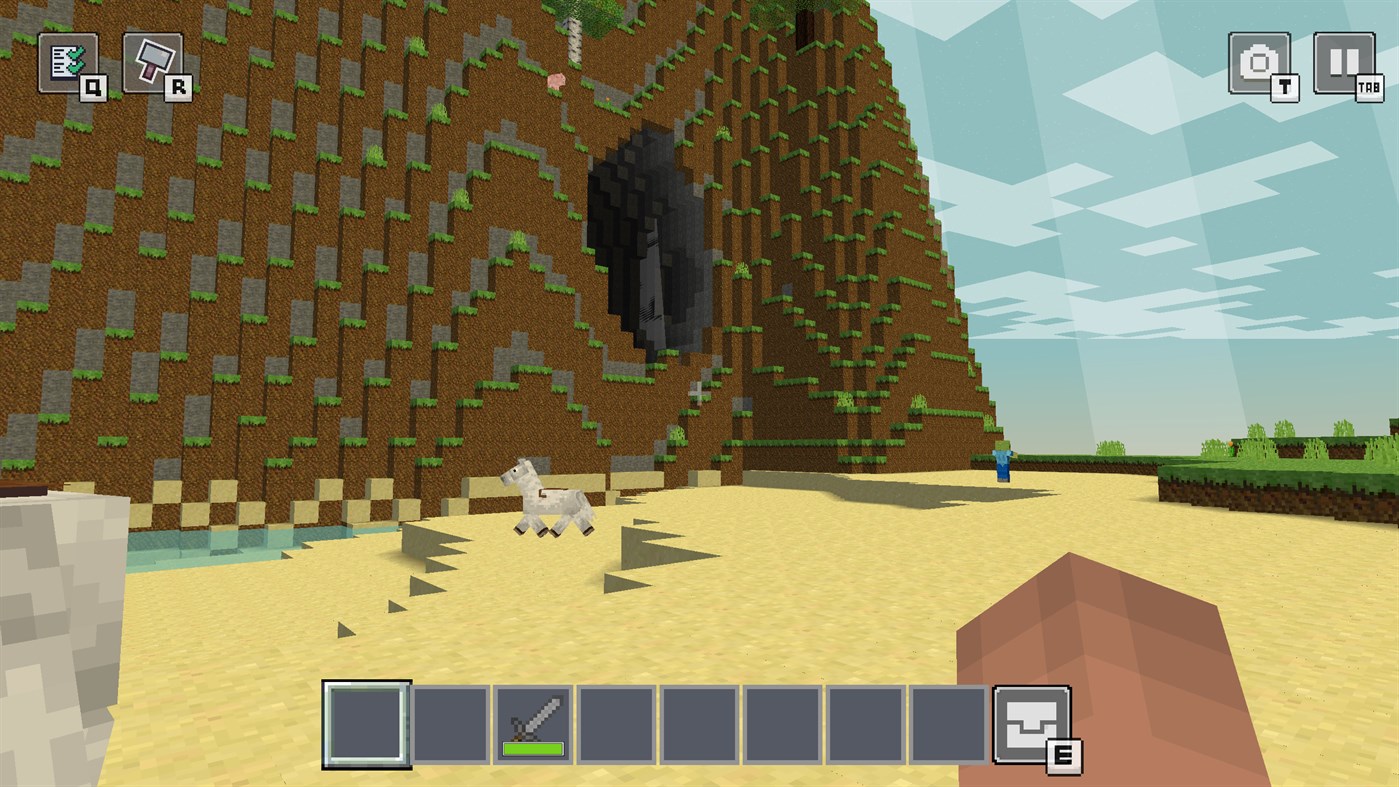Click the pig on the cliff edge

[557, 78]
